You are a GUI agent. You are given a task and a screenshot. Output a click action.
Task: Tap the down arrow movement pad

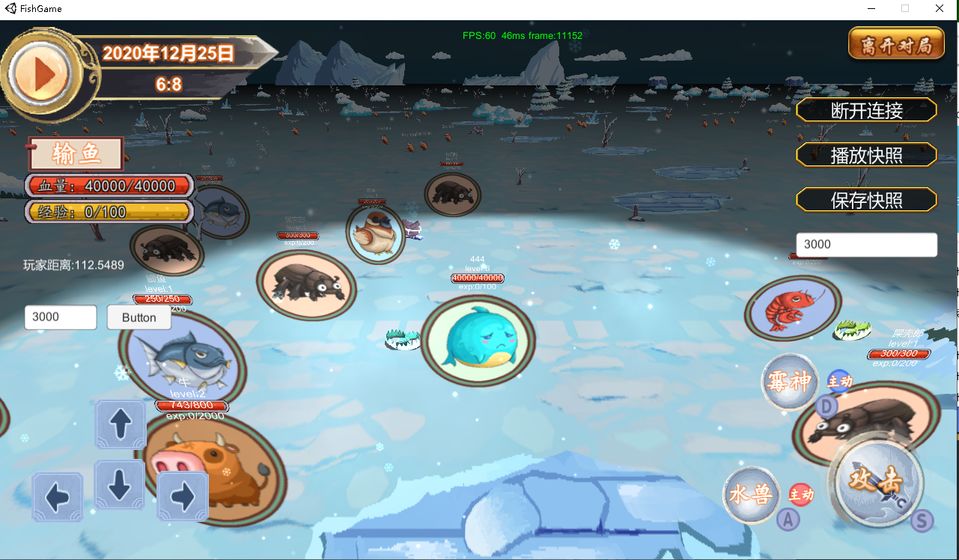[x=120, y=484]
